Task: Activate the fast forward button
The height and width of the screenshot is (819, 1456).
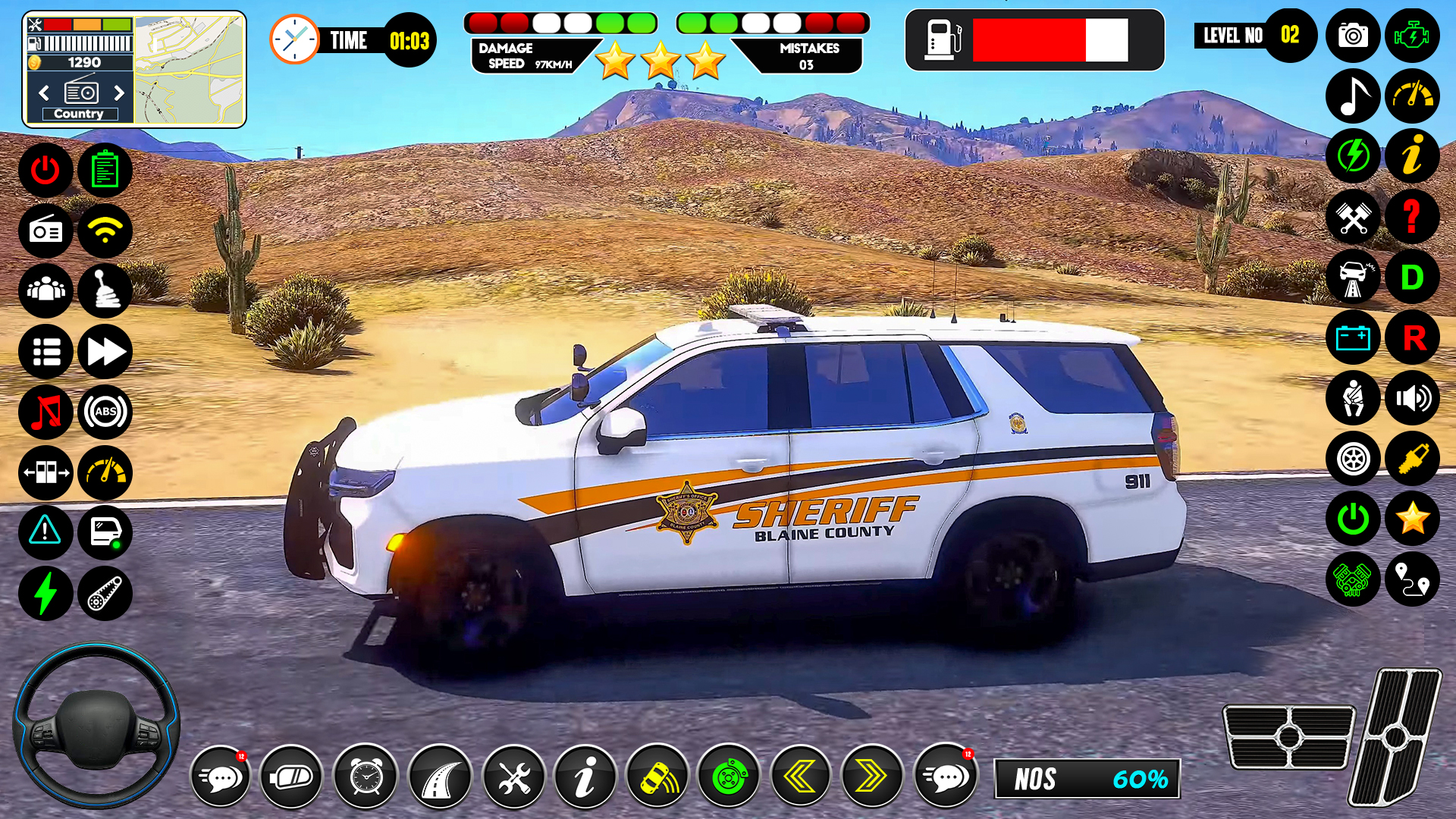Action: [x=105, y=352]
